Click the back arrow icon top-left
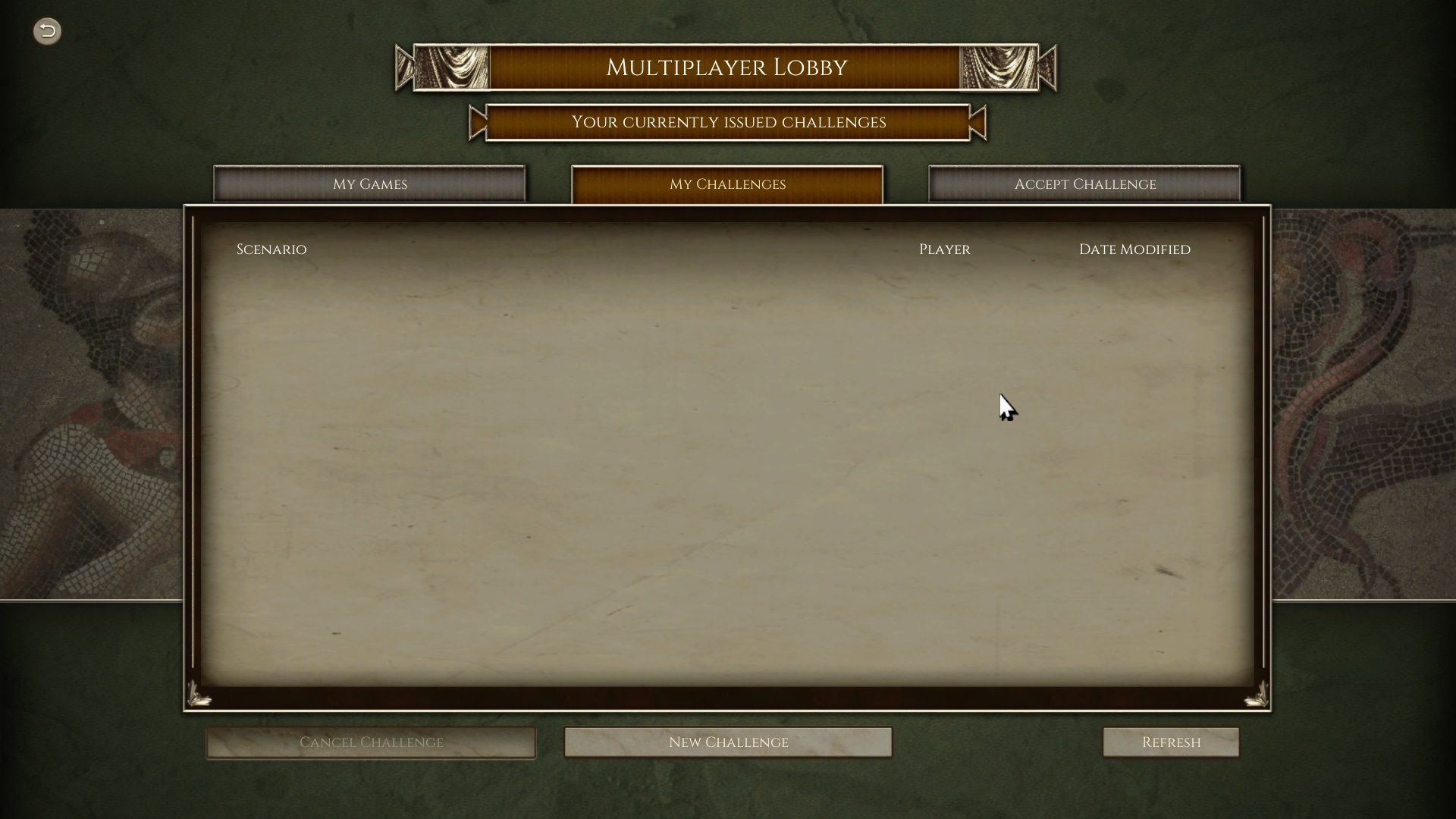The height and width of the screenshot is (819, 1456). click(x=46, y=31)
